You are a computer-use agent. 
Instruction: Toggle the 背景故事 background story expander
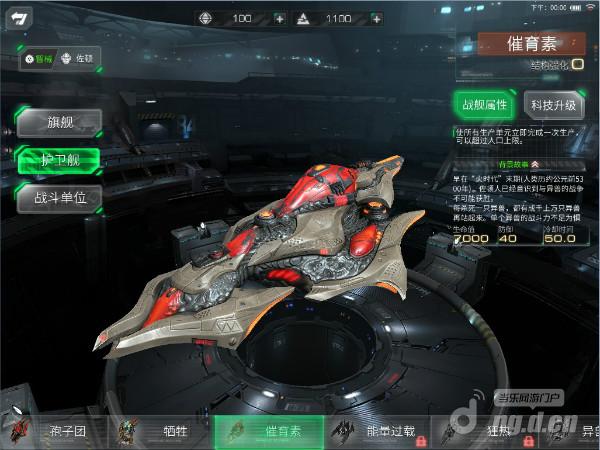[519, 163]
